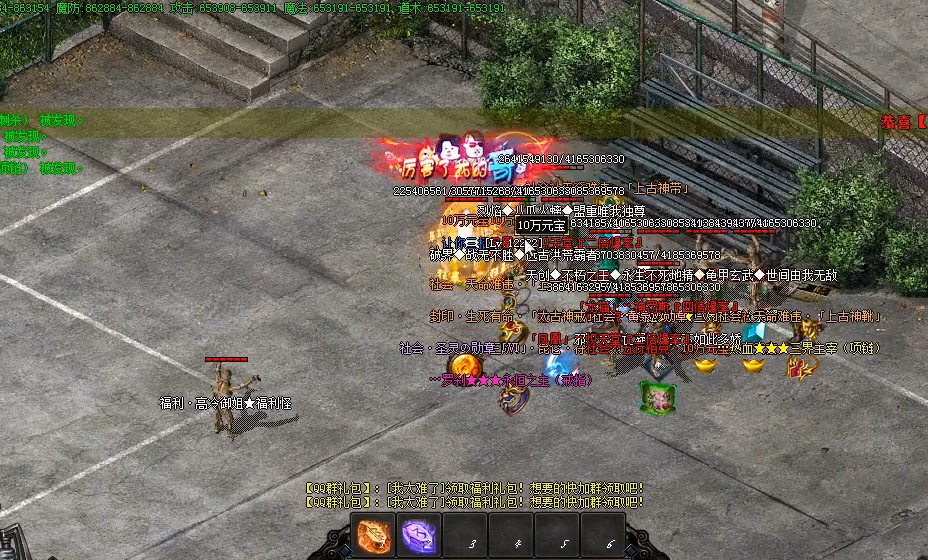Use the orange flame rune stone in hotbar

[375, 536]
